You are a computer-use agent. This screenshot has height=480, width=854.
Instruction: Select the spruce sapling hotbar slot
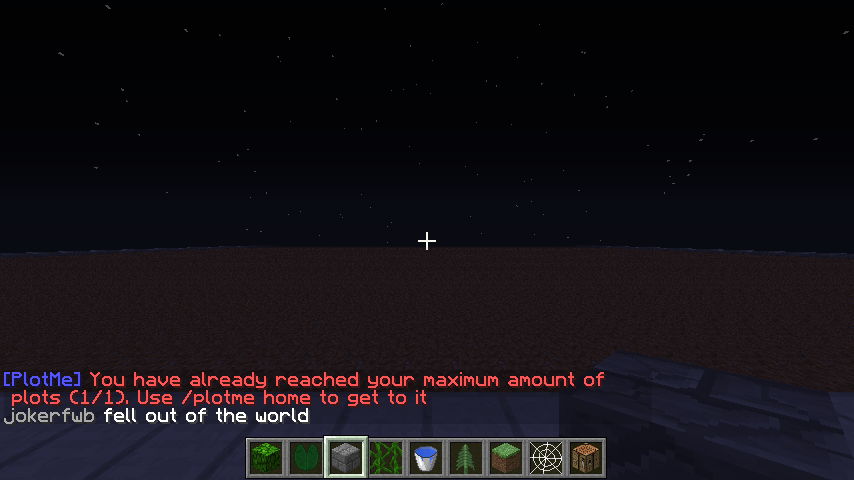[466, 458]
